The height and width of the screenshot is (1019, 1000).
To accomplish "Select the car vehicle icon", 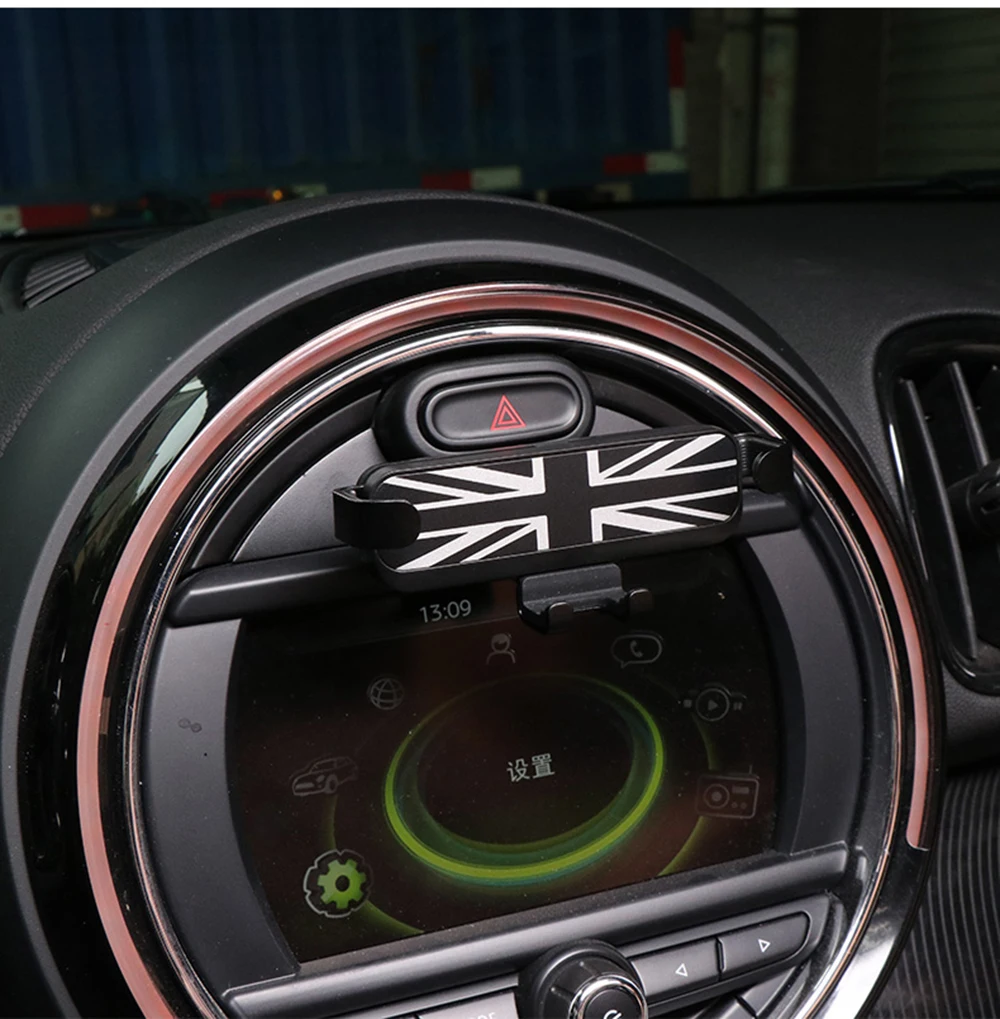I will pyautogui.click(x=325, y=775).
